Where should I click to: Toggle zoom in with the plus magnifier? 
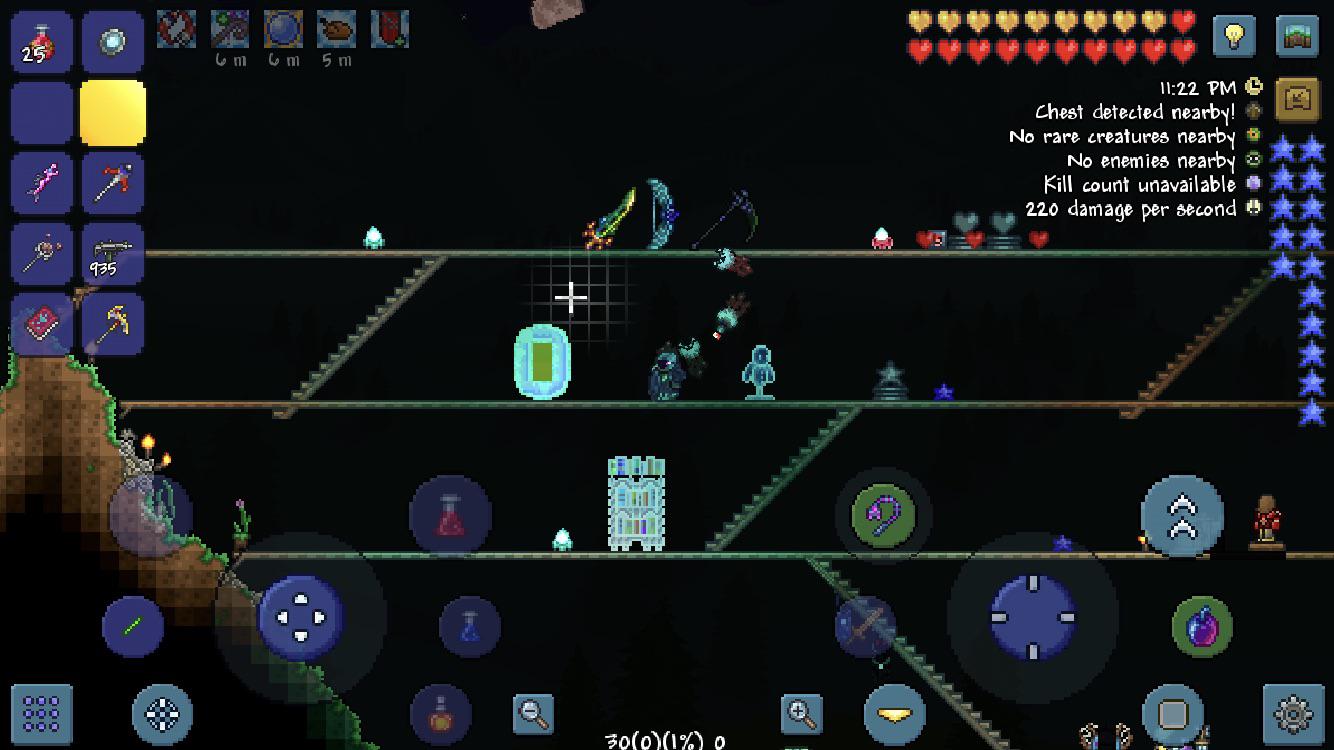point(803,714)
